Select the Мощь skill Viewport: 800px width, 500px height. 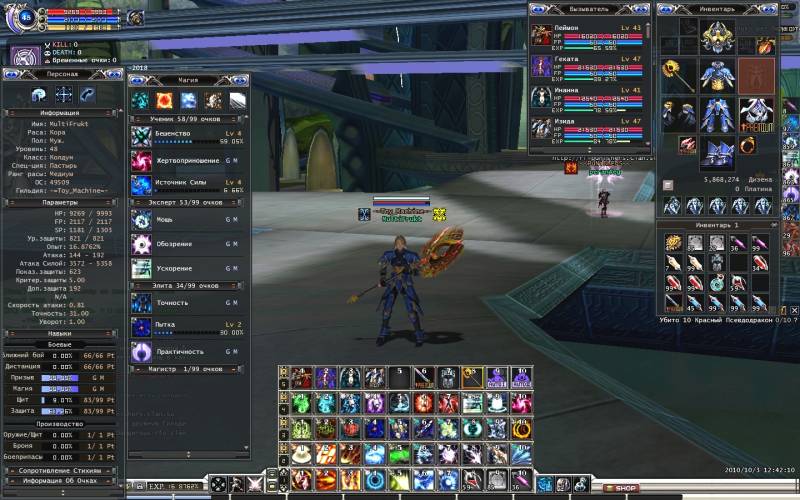click(141, 220)
